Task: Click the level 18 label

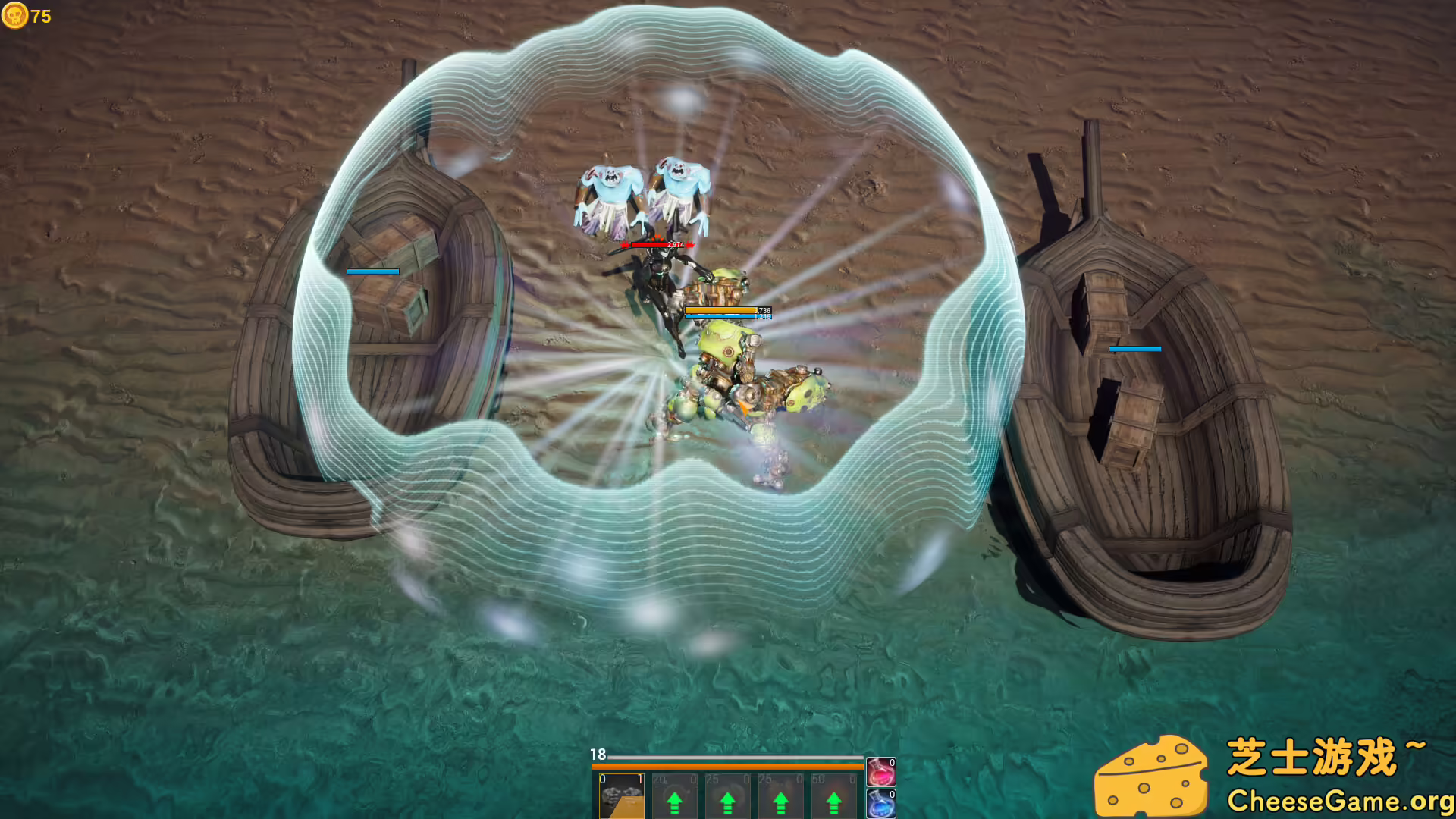Action: point(598,755)
